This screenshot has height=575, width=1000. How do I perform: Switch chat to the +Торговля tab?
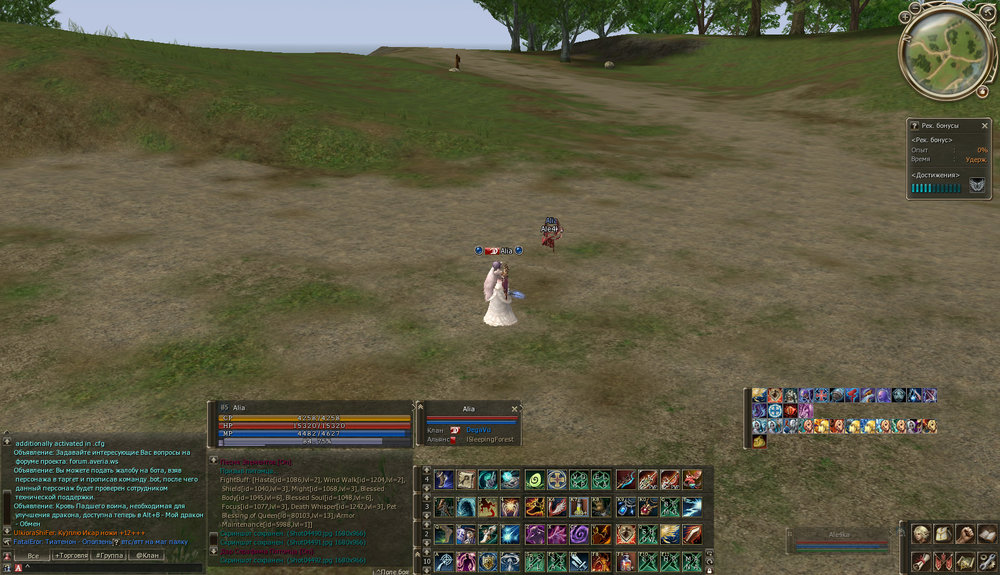tap(70, 554)
